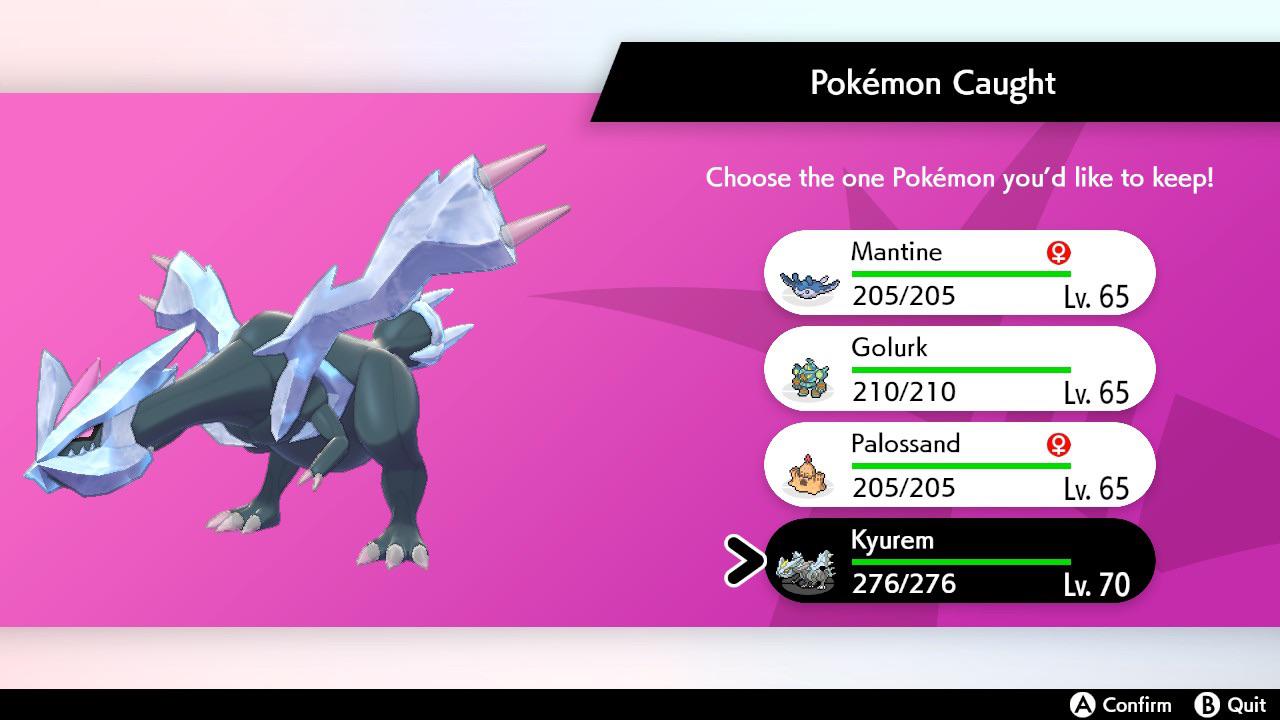1280x720 pixels.
Task: Click the female gender symbol next to Palossand
Action: click(x=1057, y=445)
